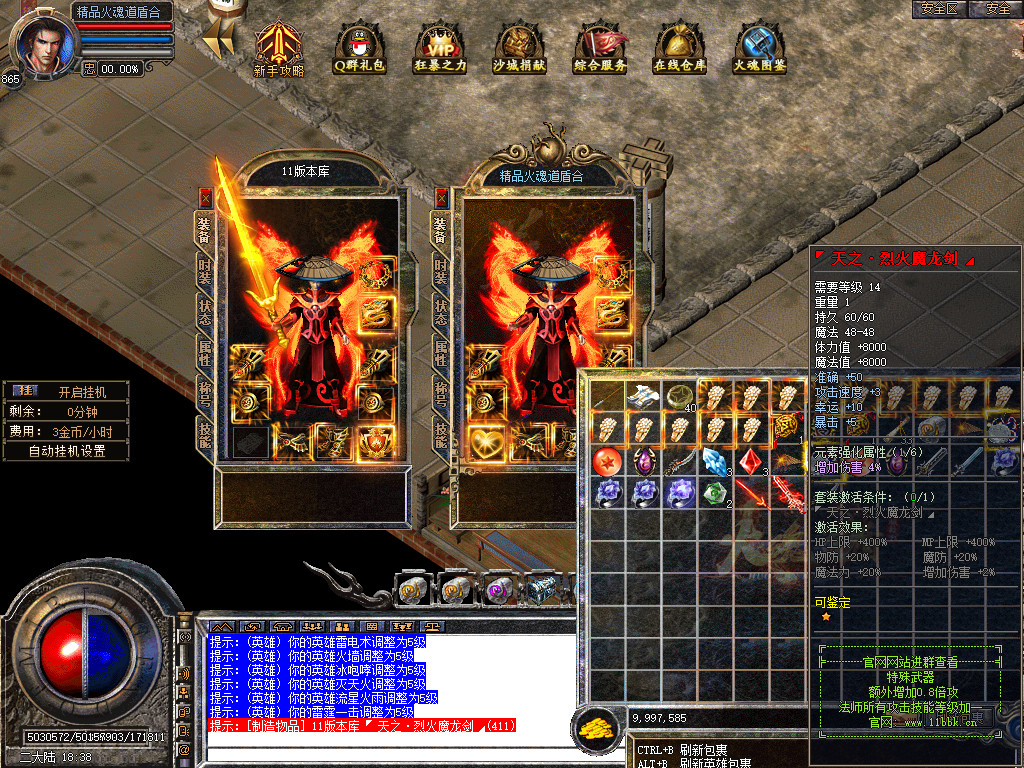Pick the green gem in the bag
1024x768 pixels.
713,494
